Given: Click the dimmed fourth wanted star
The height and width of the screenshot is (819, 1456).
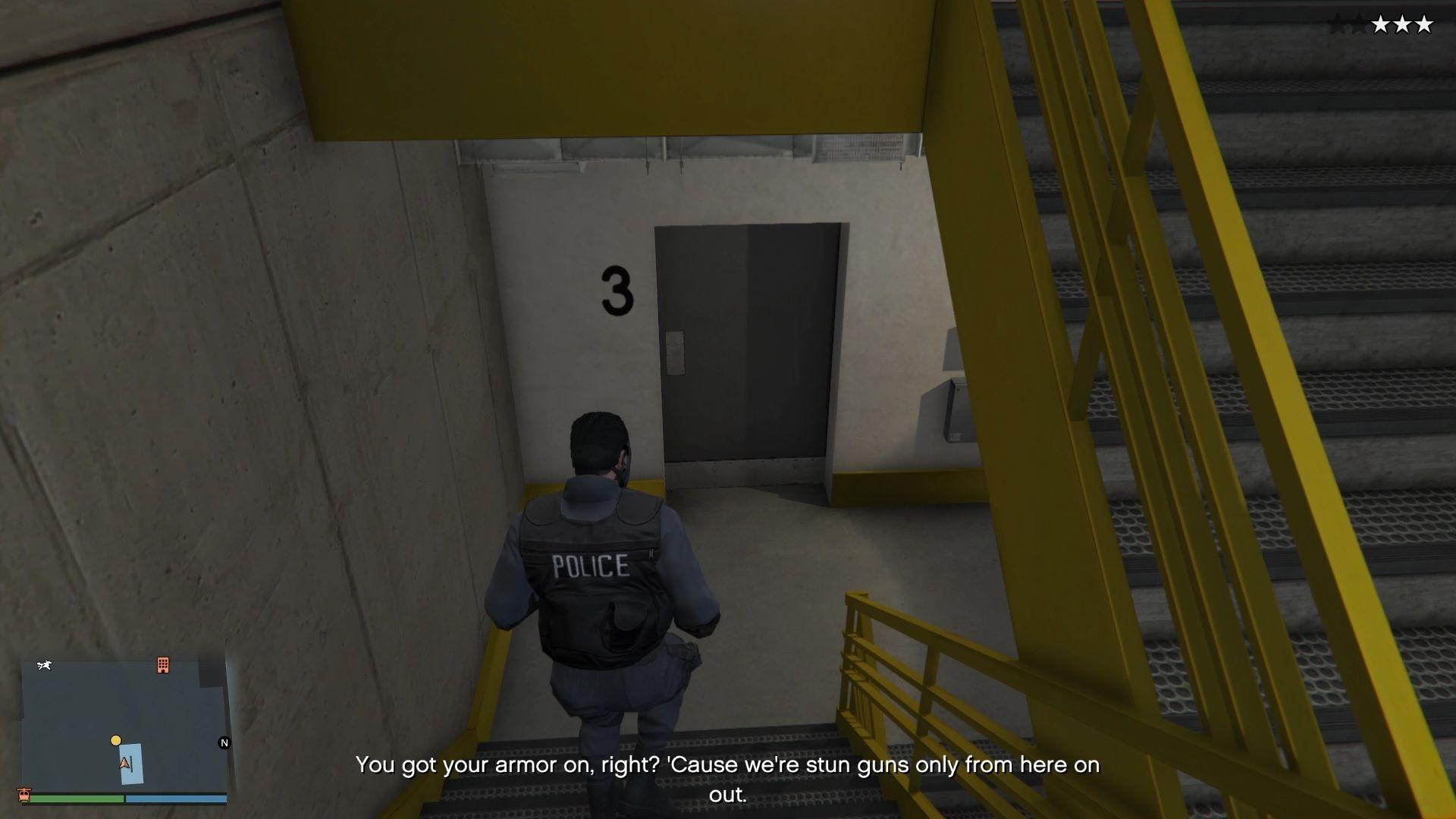Looking at the screenshot, I should pyautogui.click(x=1360, y=25).
